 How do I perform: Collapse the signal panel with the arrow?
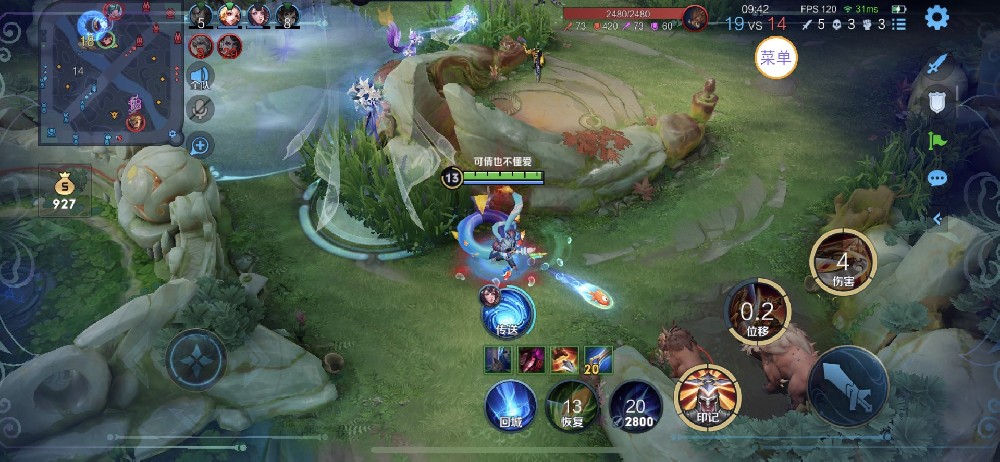click(937, 218)
